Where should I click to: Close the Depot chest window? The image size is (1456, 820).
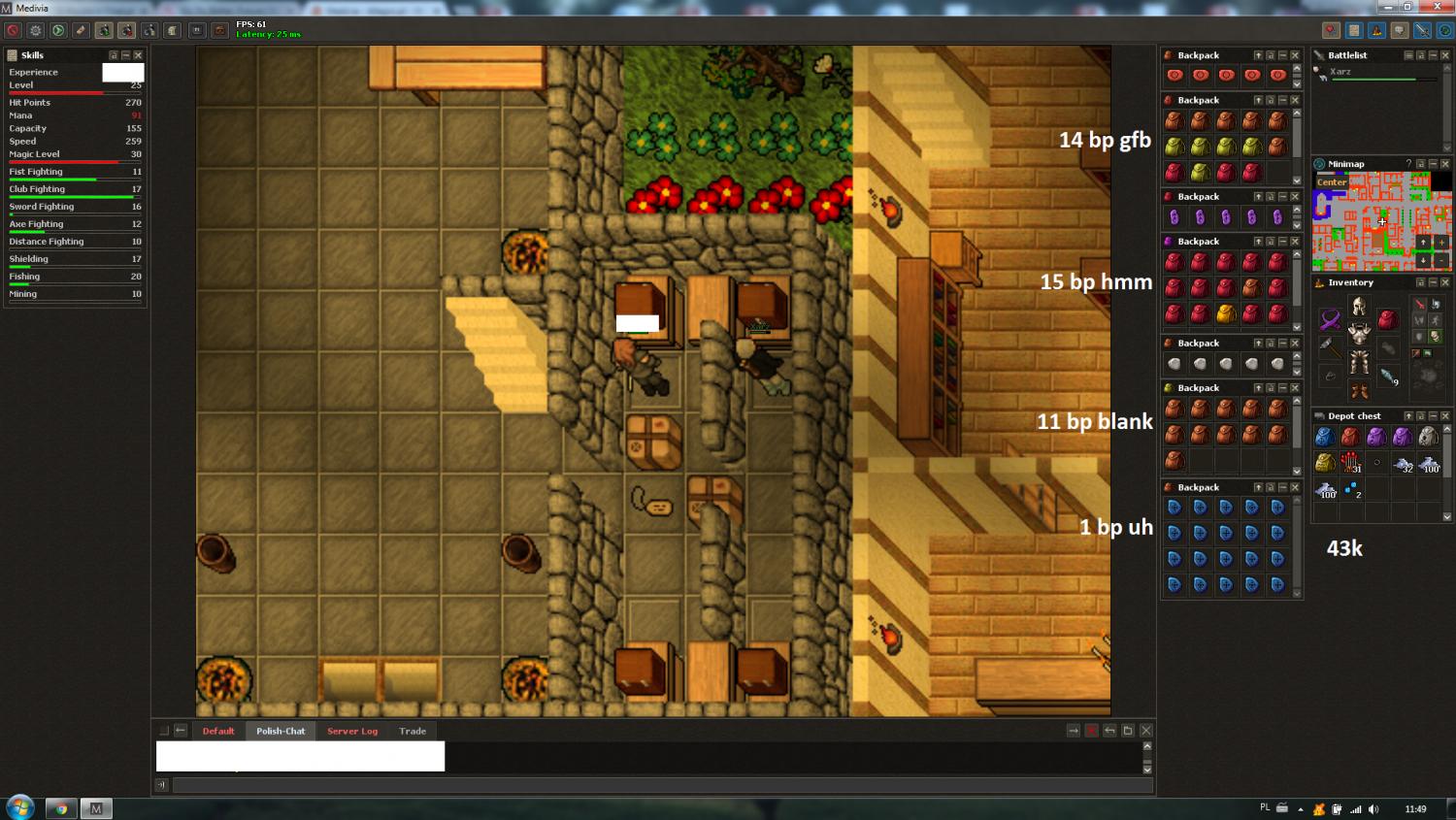(1445, 416)
